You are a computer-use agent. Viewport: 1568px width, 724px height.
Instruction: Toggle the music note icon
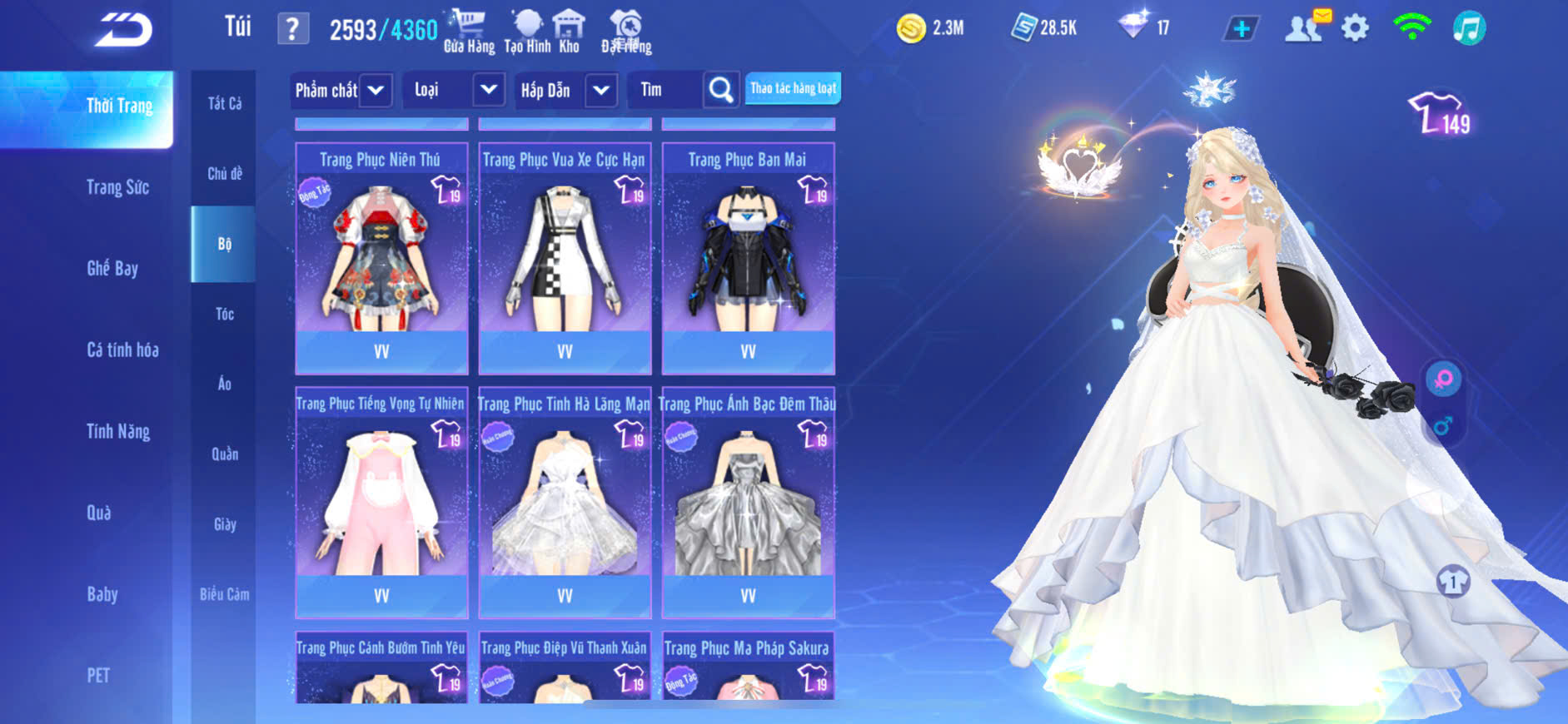click(1469, 29)
